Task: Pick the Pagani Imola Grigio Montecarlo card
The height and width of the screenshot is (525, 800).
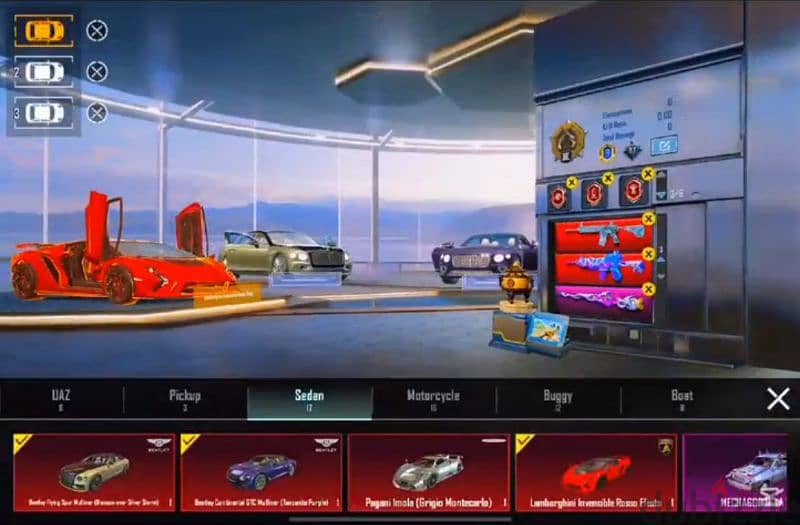Action: click(428, 471)
